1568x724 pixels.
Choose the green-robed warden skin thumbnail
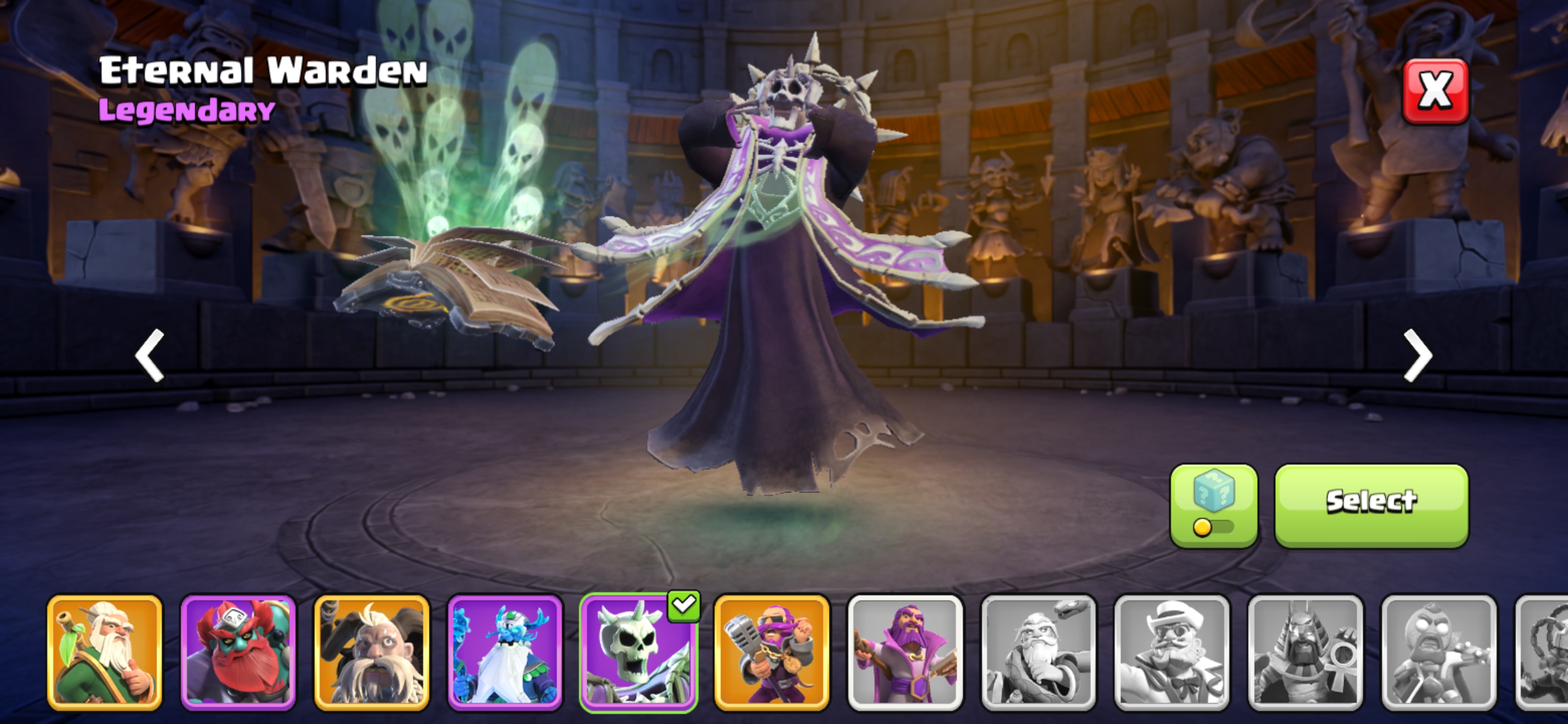tap(105, 652)
